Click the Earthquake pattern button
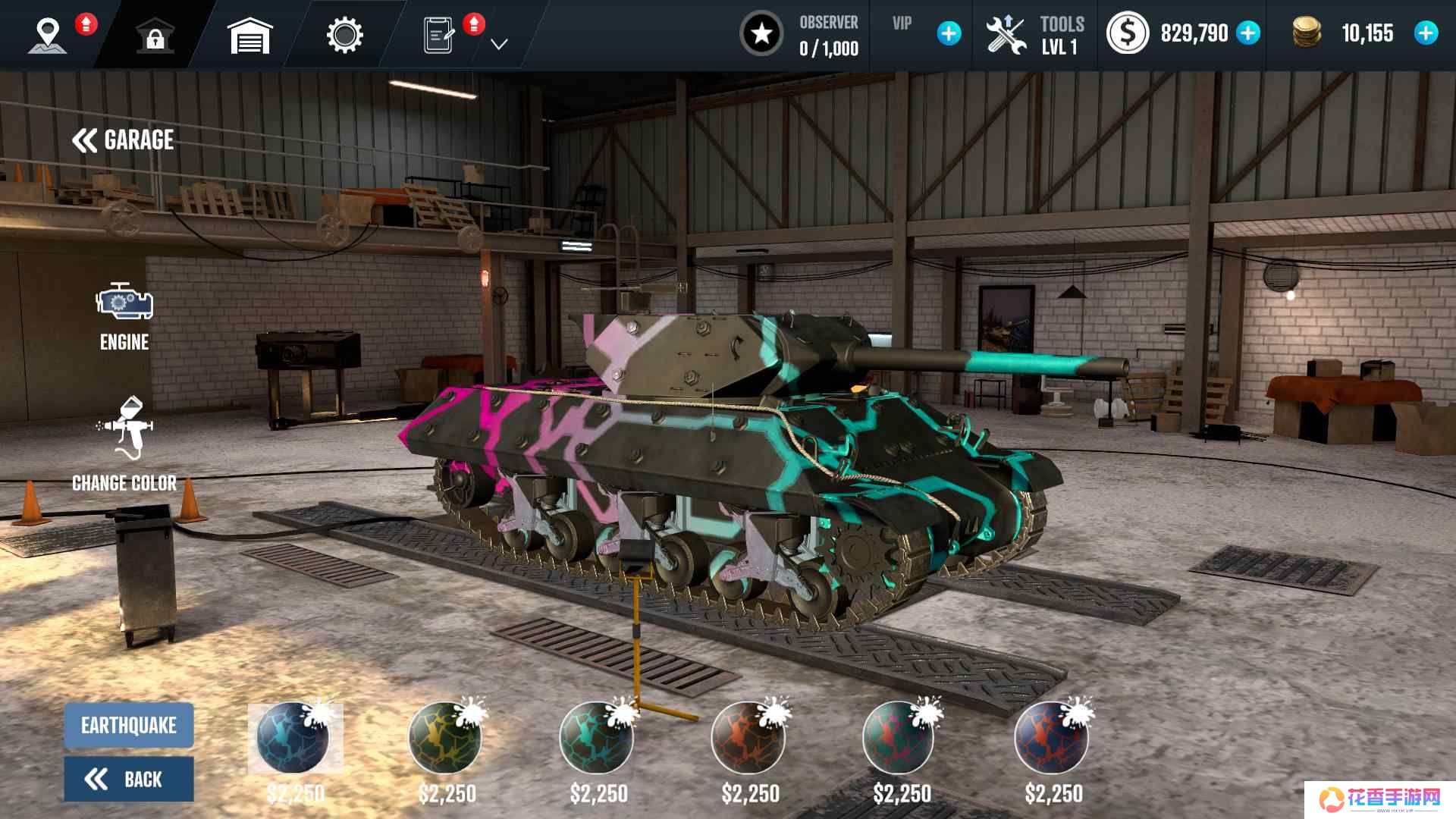The width and height of the screenshot is (1456, 819). click(x=129, y=726)
